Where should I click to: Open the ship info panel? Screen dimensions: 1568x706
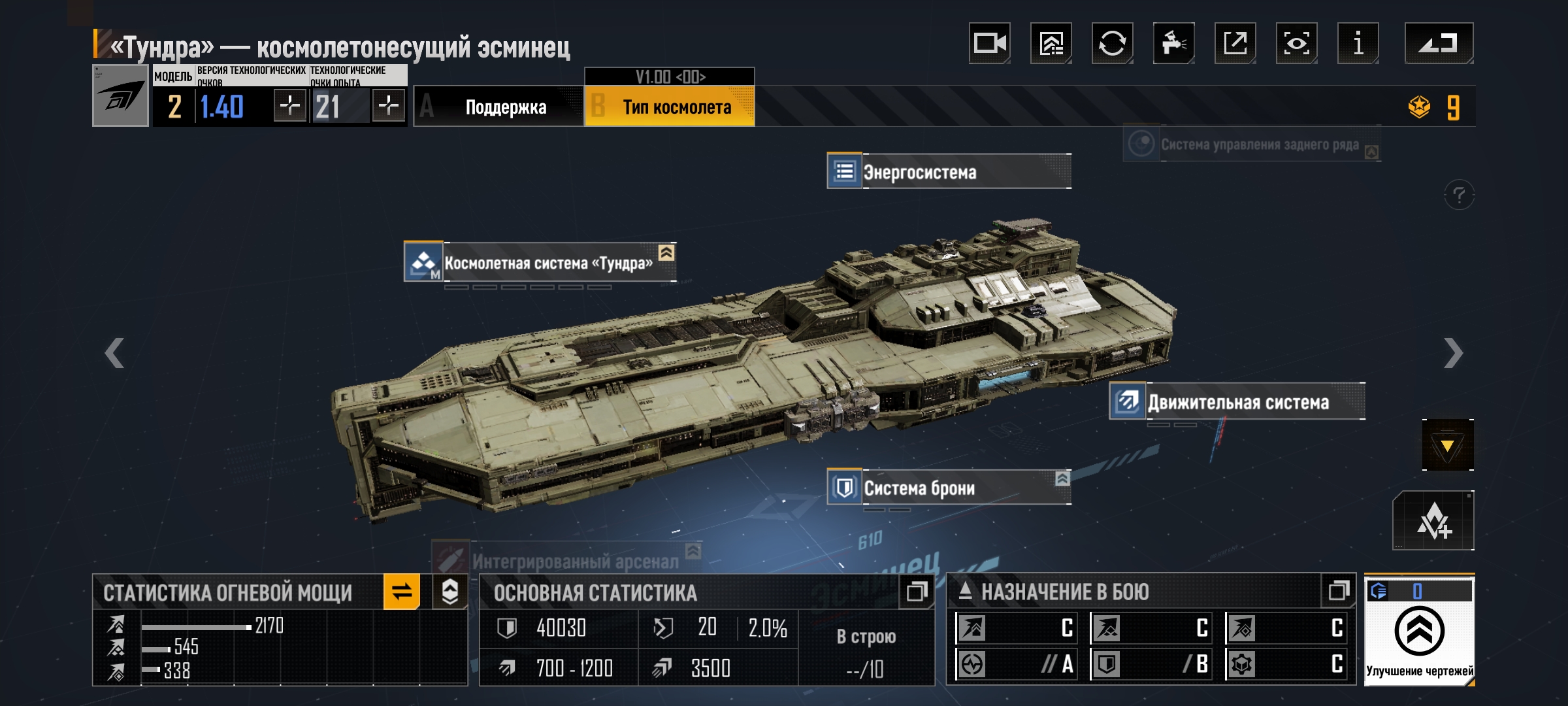click(x=1358, y=44)
